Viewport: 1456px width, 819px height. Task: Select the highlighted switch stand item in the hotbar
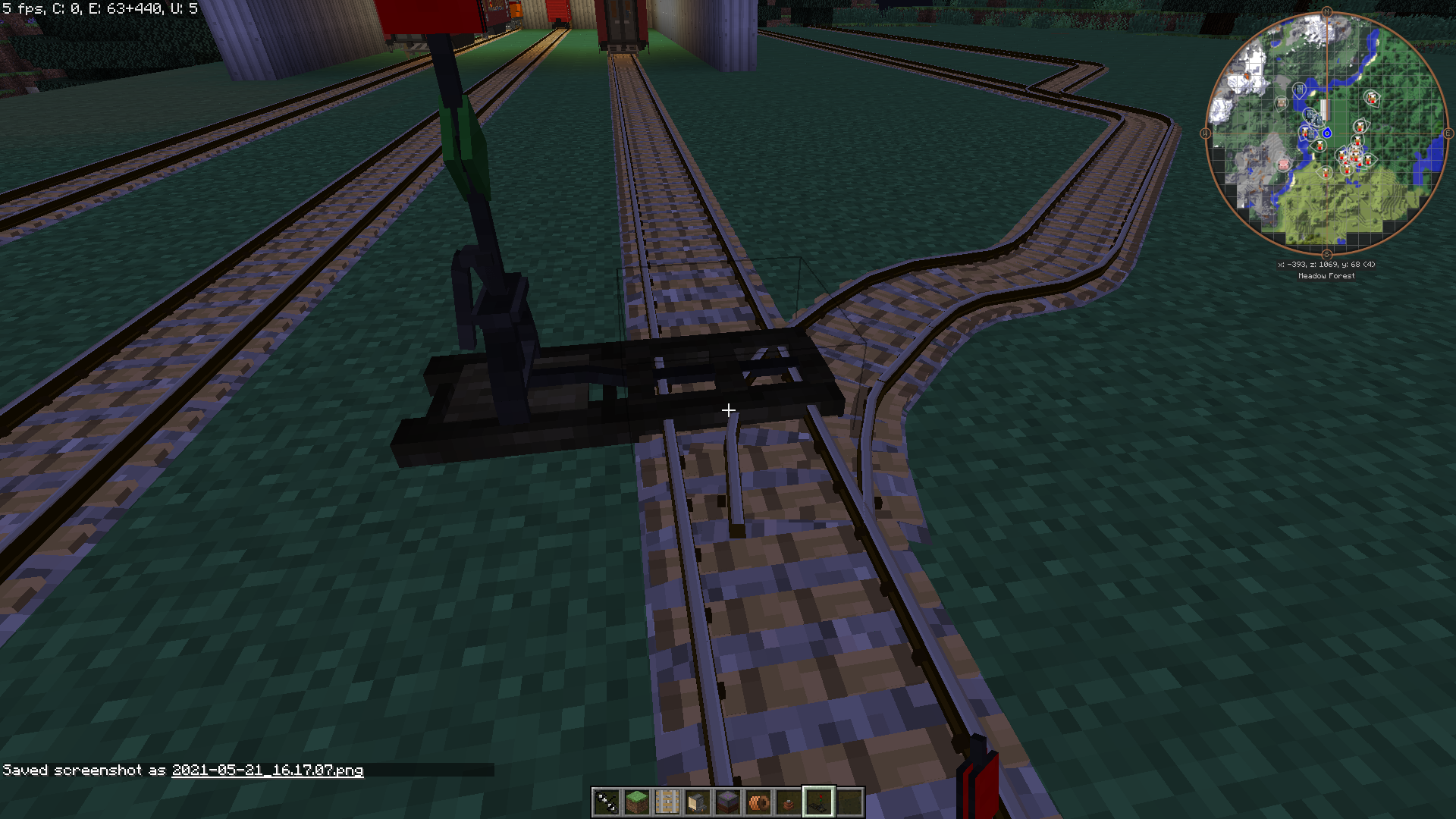tap(820, 802)
